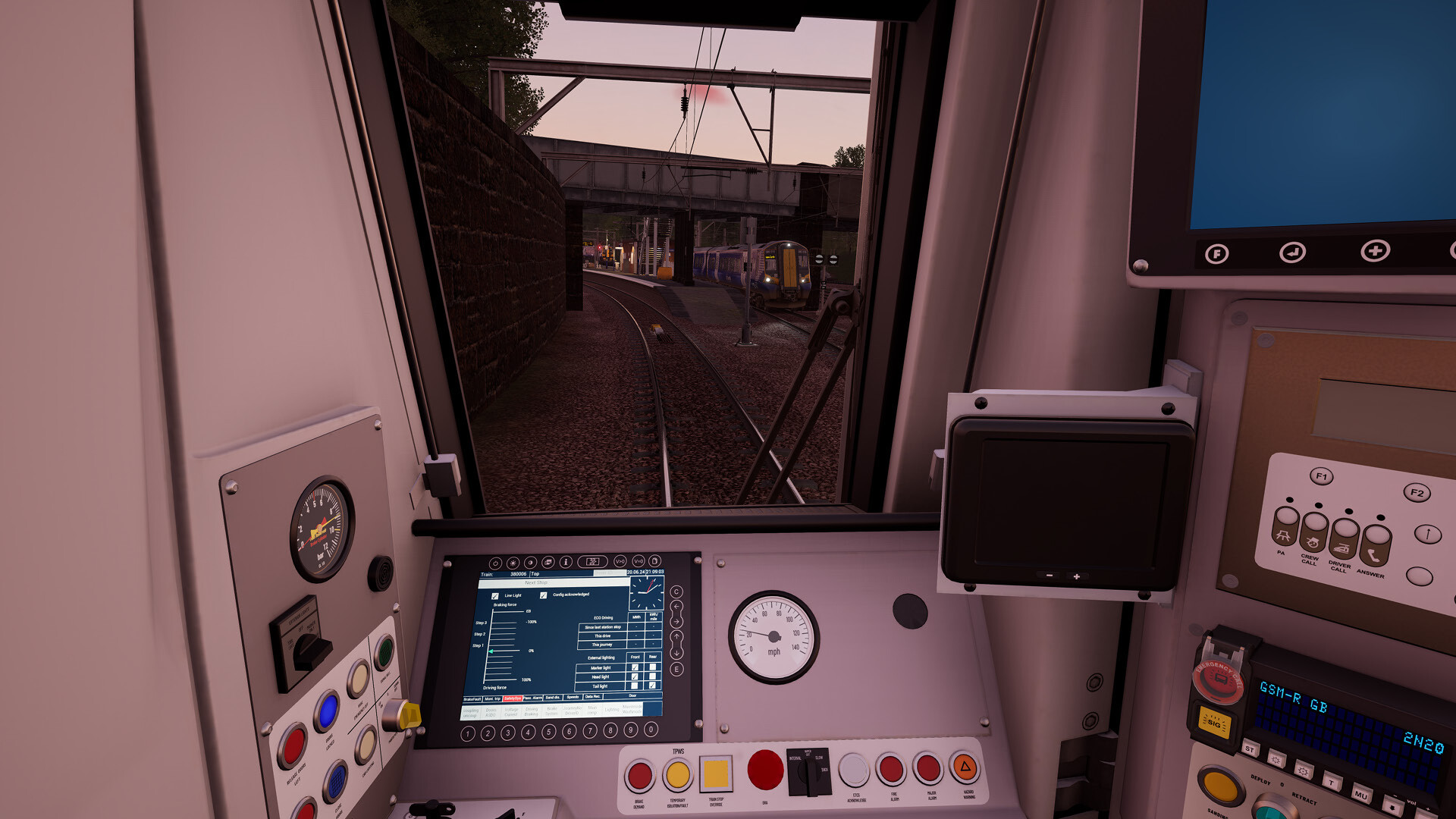Select number 1 on the TMS keypad
This screenshot has height=819, width=1456.
(x=468, y=733)
